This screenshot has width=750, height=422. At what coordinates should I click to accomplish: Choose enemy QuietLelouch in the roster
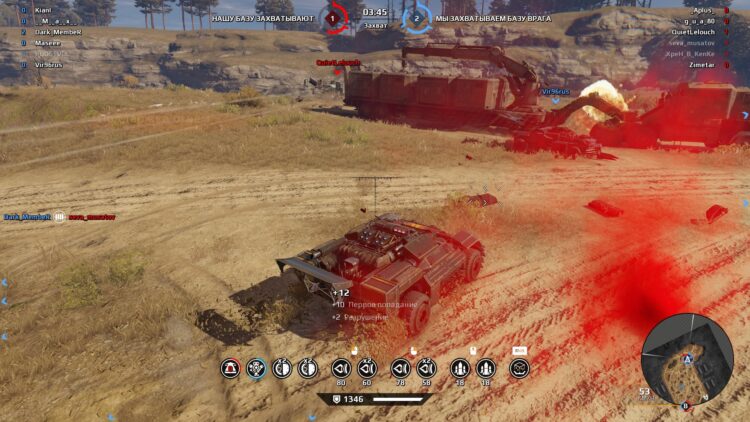(693, 31)
